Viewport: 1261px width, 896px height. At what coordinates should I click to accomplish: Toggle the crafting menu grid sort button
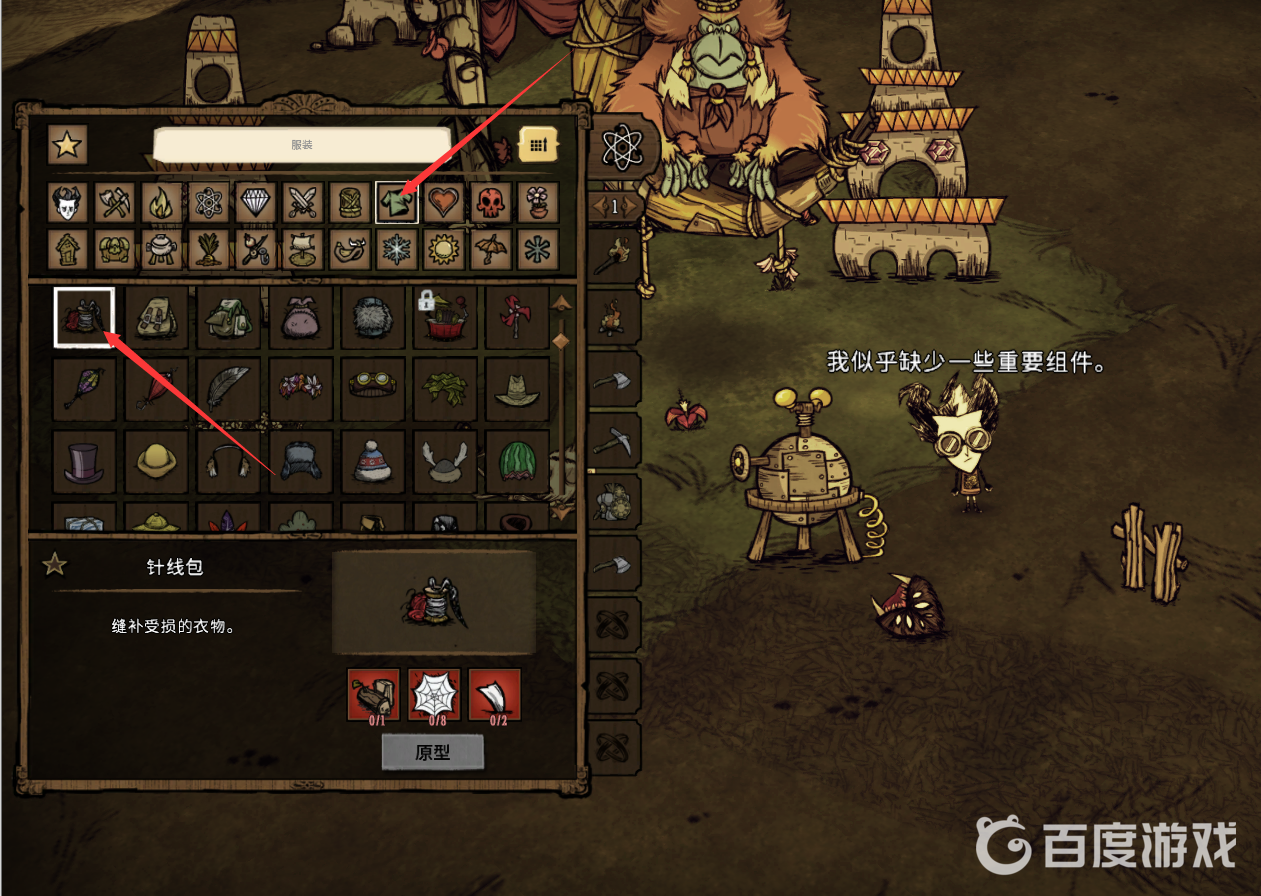coord(537,145)
